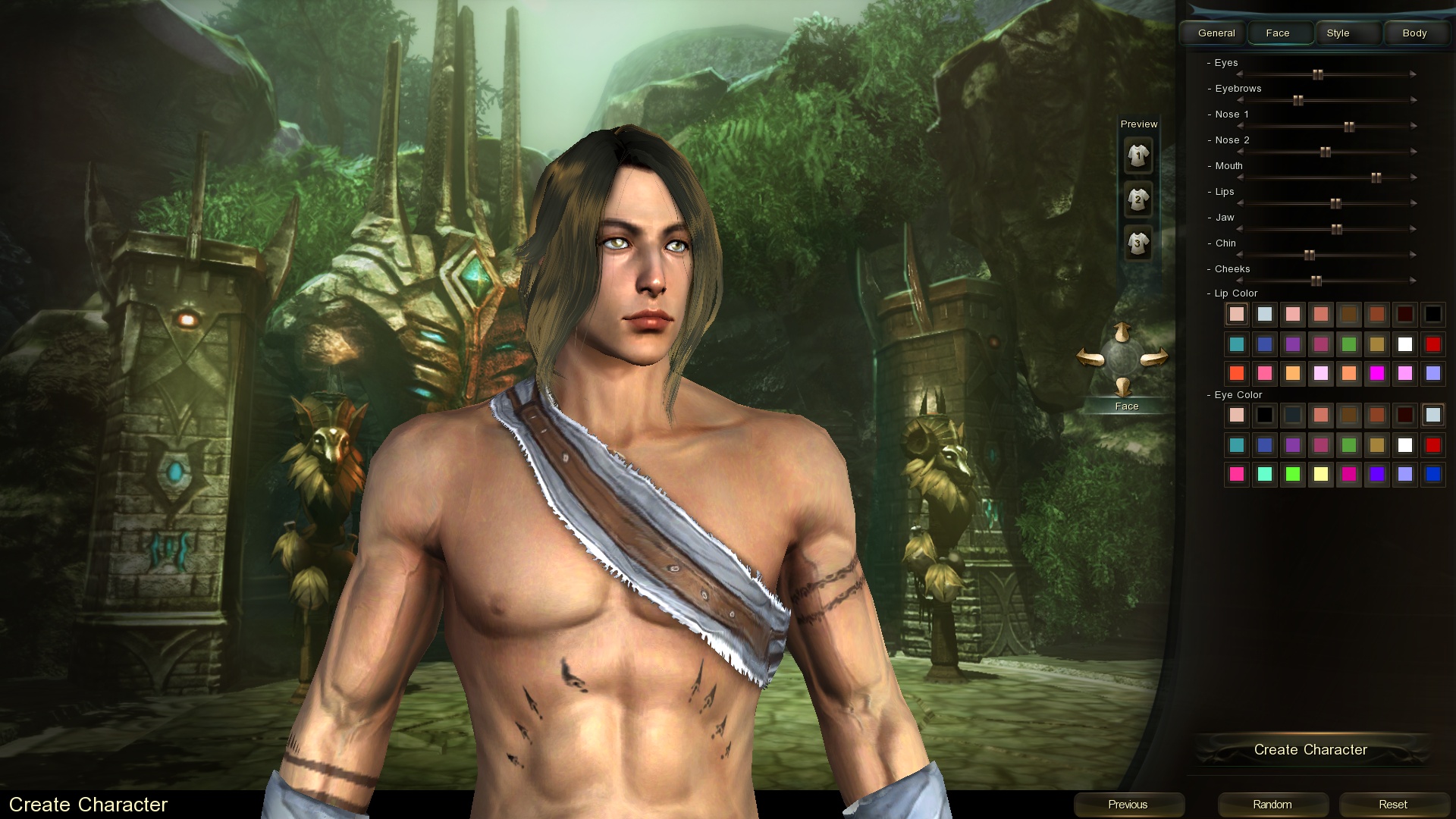
Task: Pick the white lip color swatch
Action: [1405, 344]
